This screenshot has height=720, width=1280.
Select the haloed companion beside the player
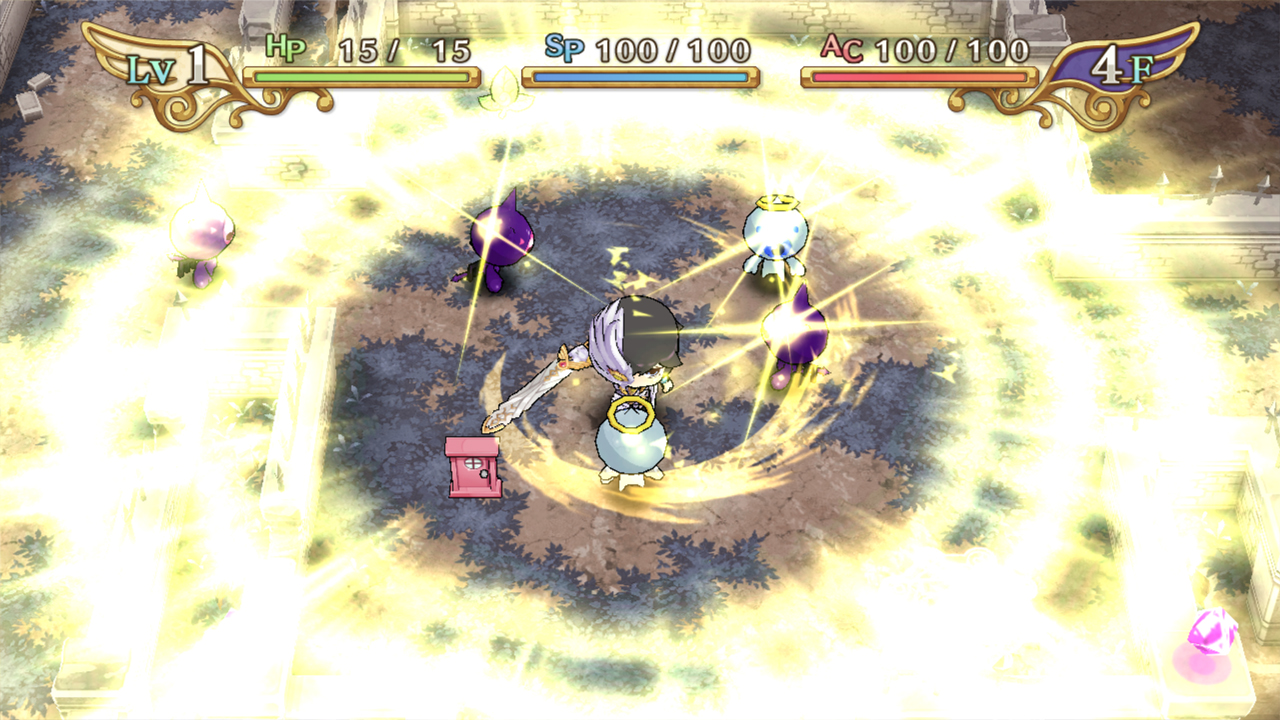pyautogui.click(x=635, y=445)
